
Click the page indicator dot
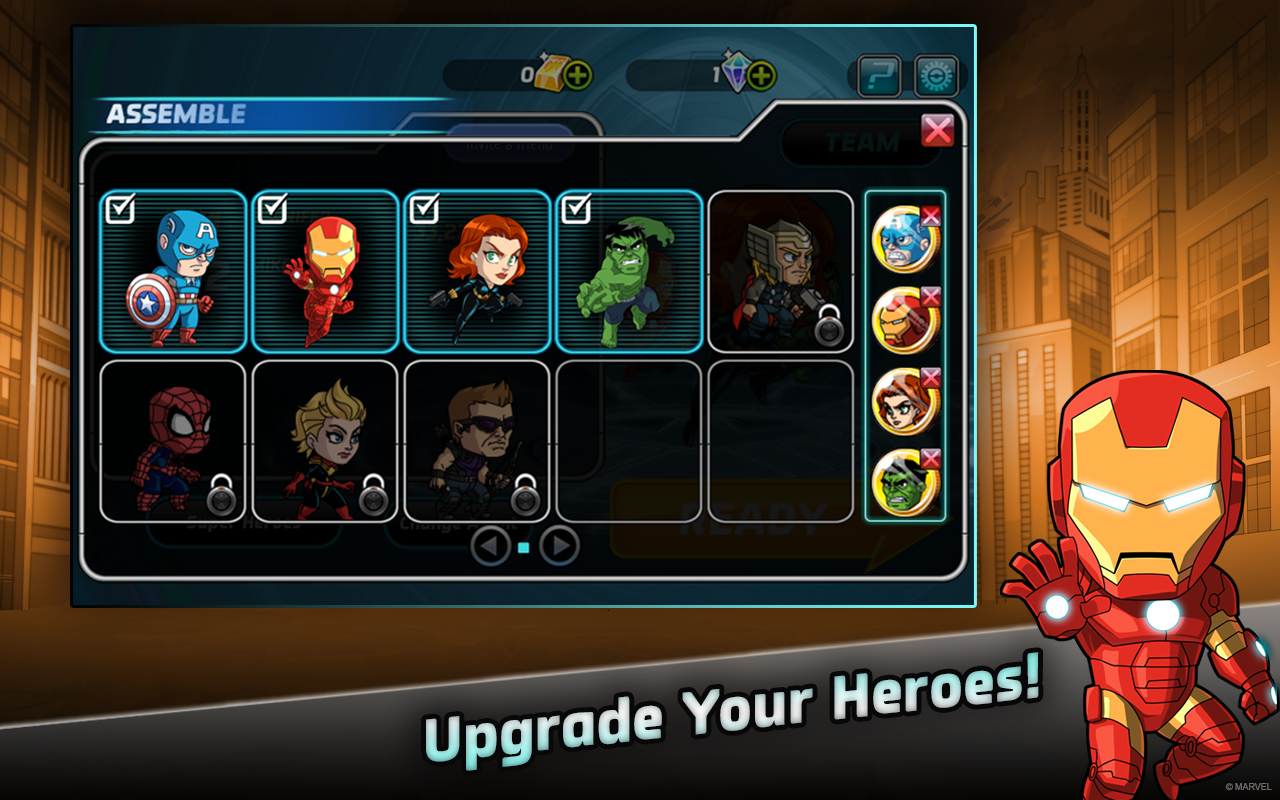tap(524, 547)
